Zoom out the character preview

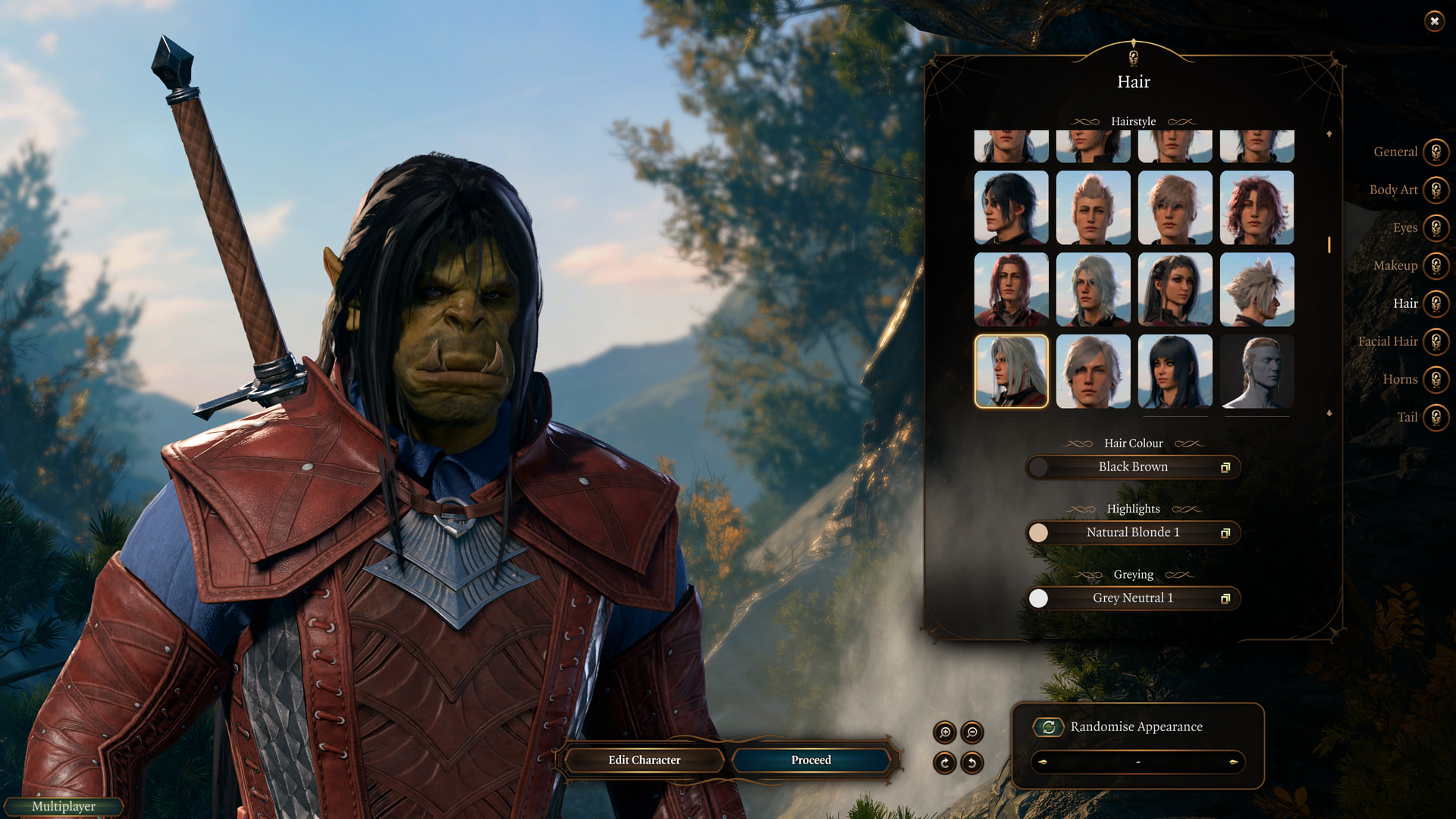972,733
